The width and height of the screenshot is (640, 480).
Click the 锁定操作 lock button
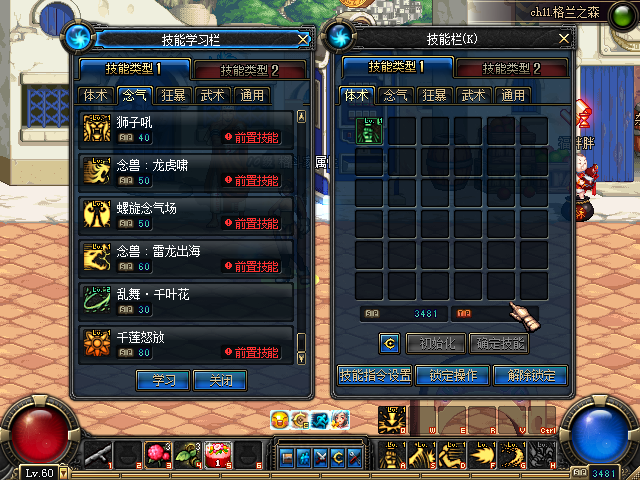coord(452,376)
